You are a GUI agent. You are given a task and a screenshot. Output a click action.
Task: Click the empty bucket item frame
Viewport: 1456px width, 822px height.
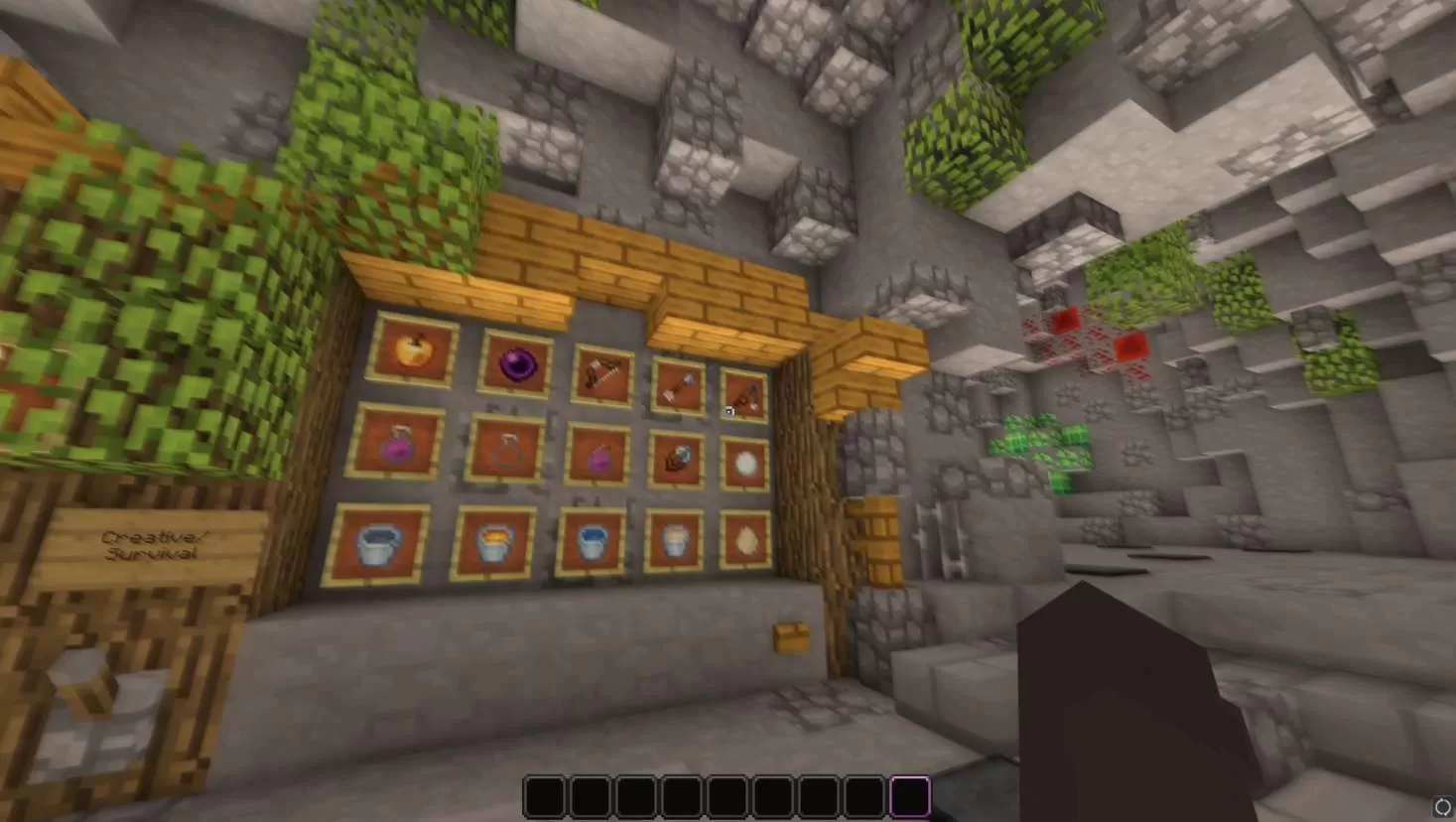[378, 545]
